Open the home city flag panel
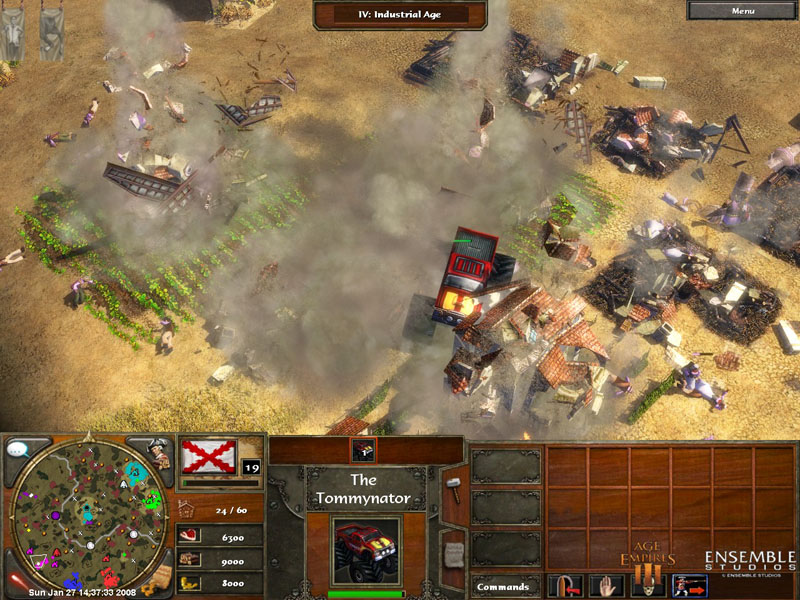Image resolution: width=800 pixels, height=600 pixels. point(209,456)
